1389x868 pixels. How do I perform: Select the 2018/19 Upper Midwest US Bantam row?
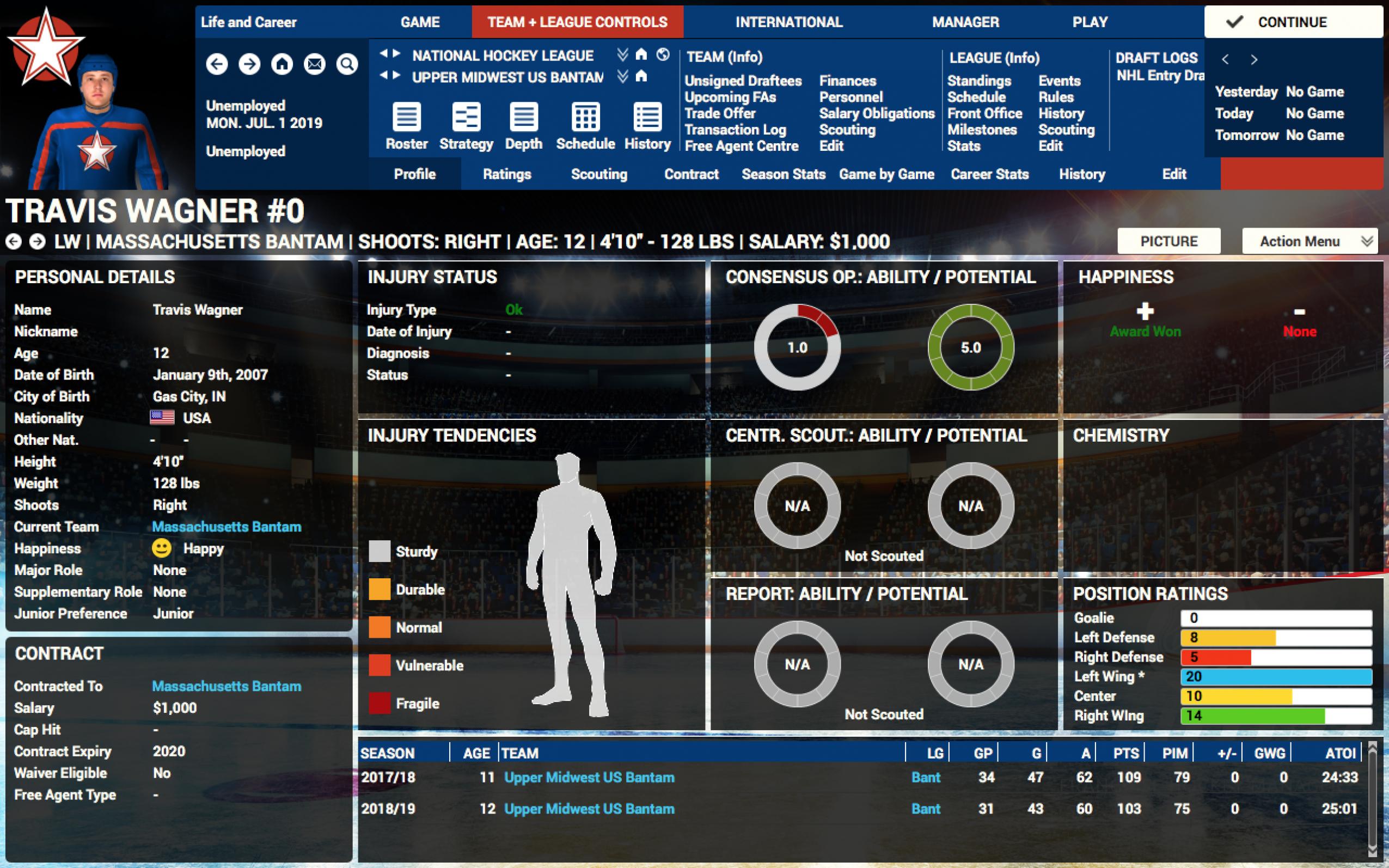pyautogui.click(x=589, y=809)
